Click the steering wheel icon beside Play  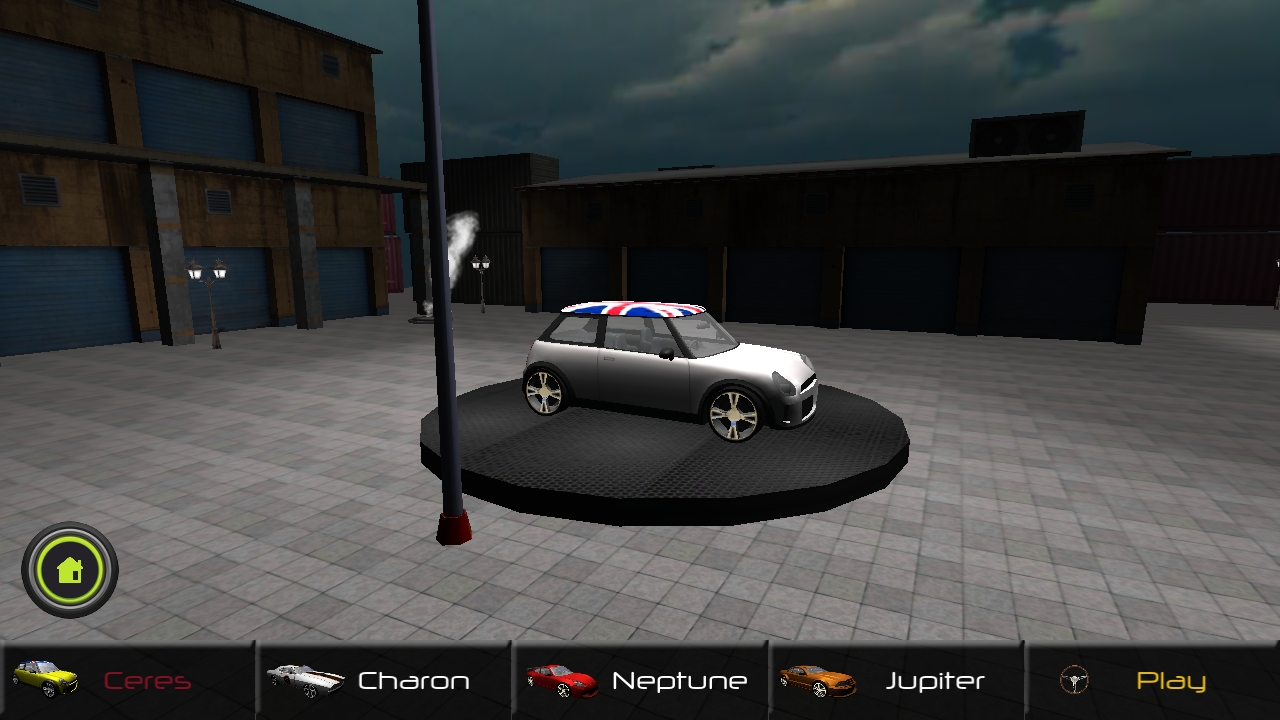[x=1072, y=679]
